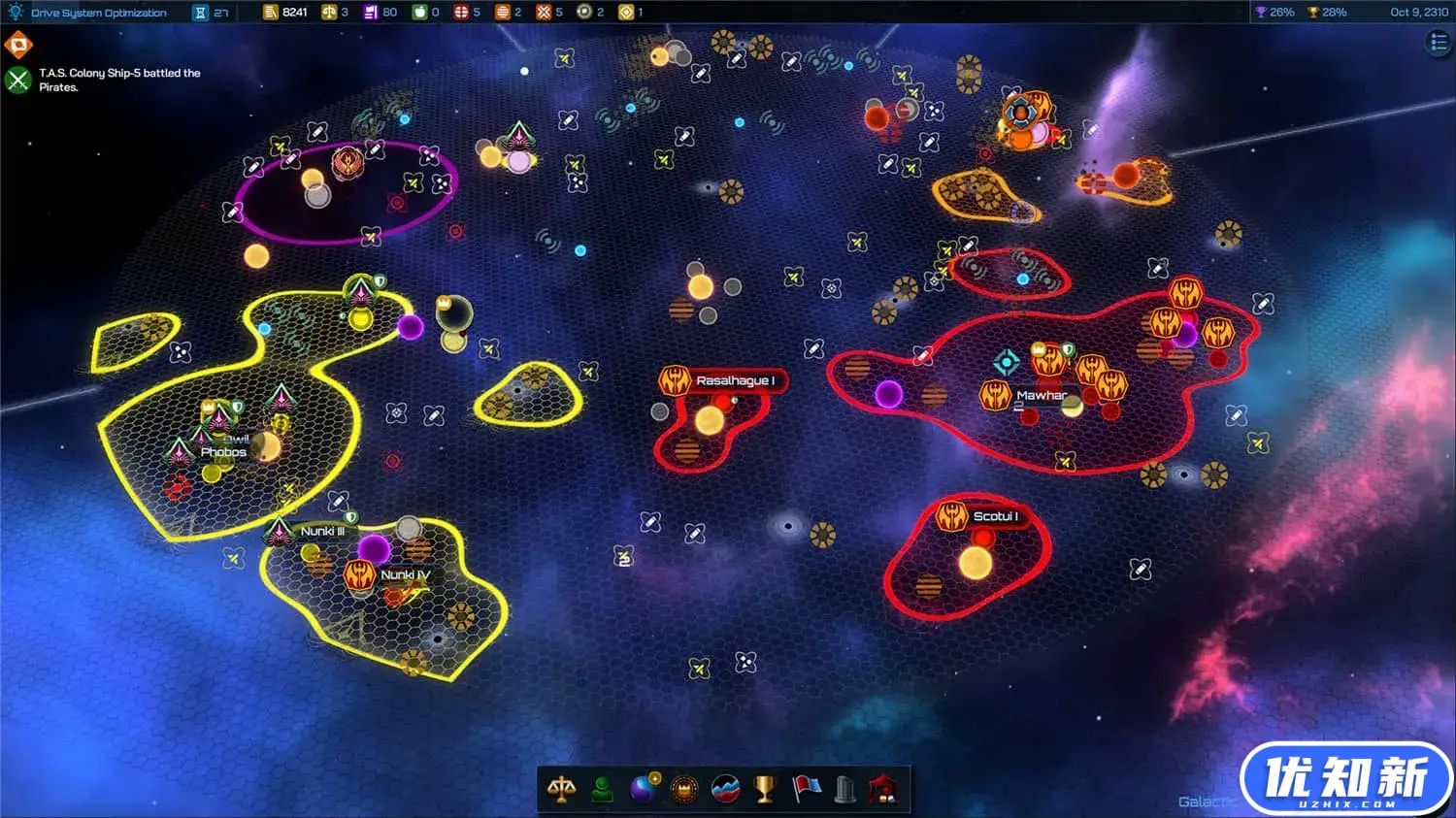1456x818 pixels.
Task: Click the grey pillar toolbar button
Action: pyautogui.click(x=845, y=790)
